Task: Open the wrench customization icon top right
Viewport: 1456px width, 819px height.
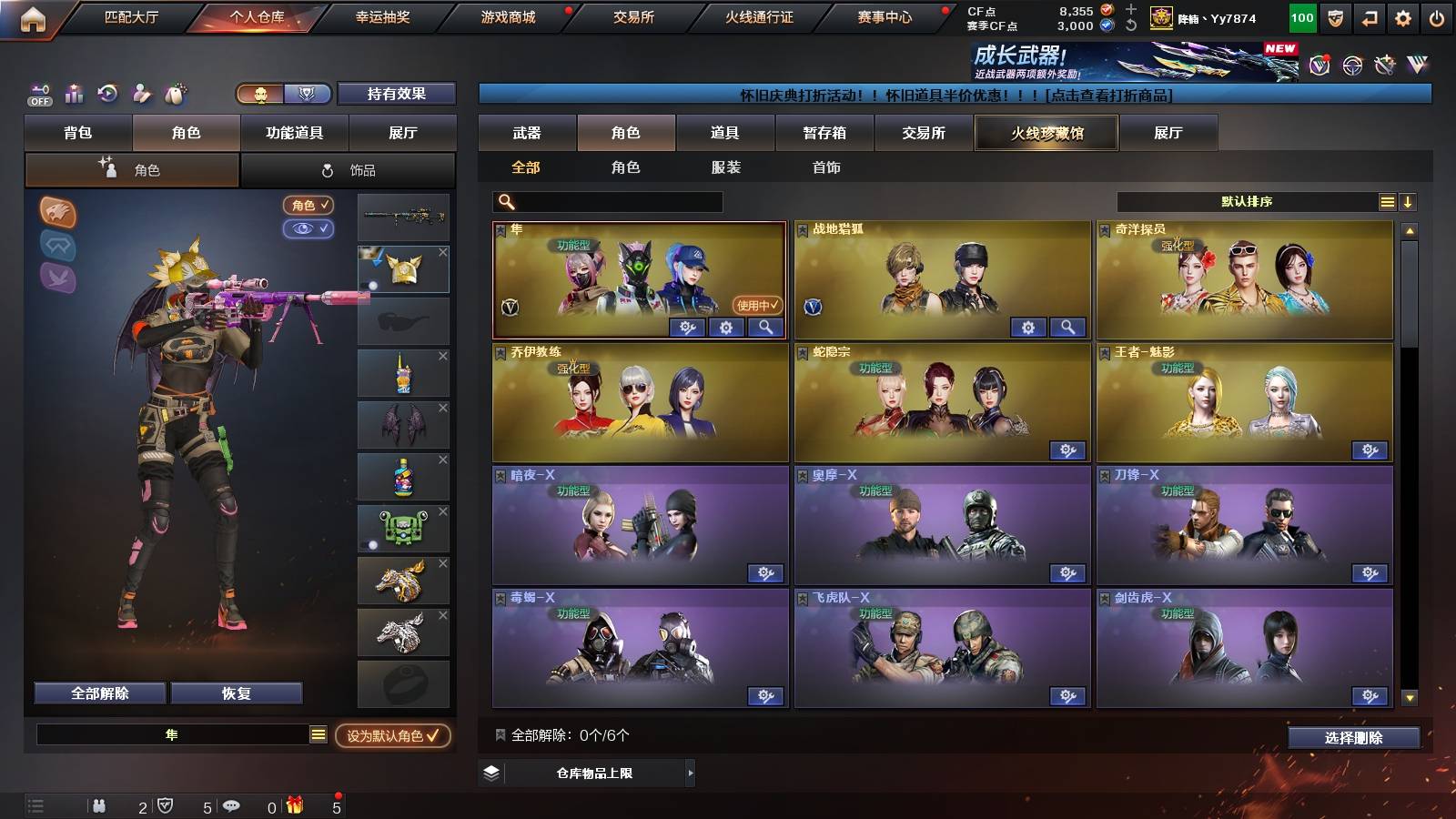Action: point(1383,64)
